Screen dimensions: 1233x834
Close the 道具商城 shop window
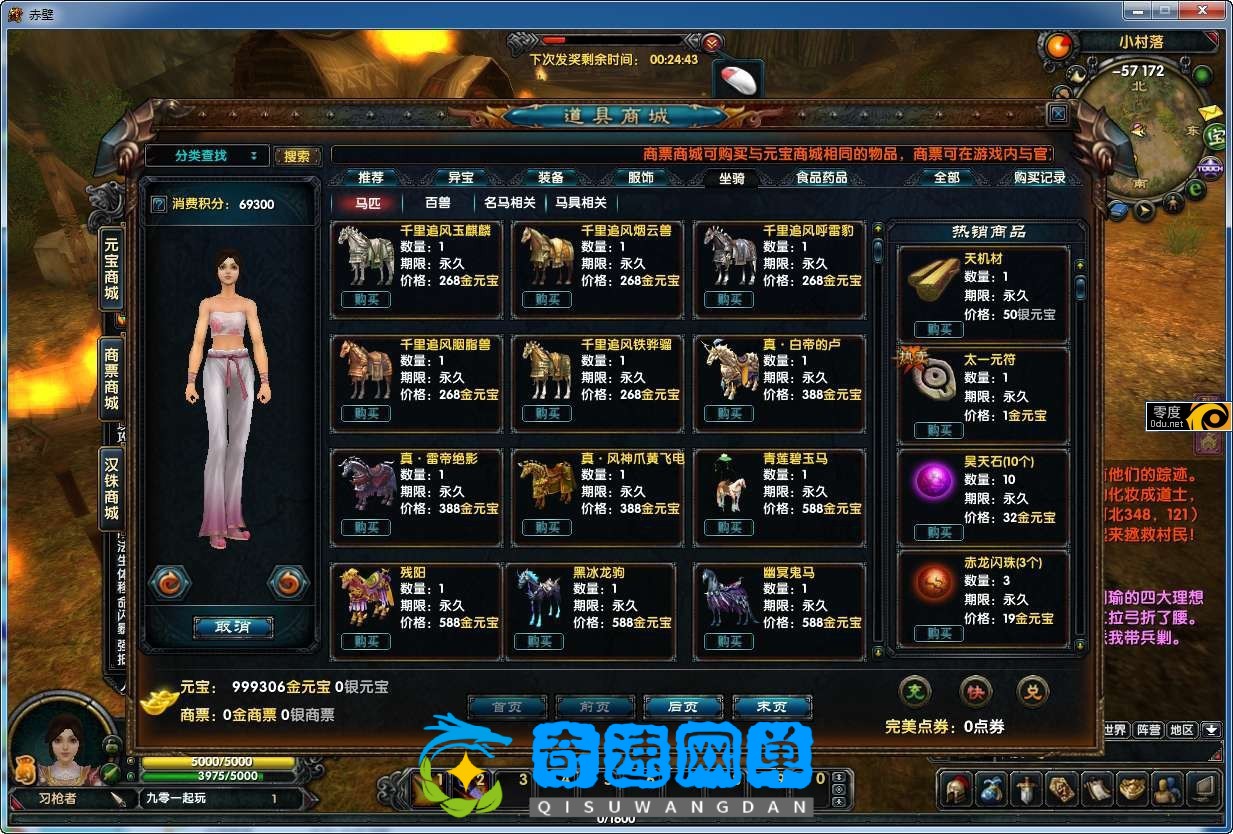(x=1058, y=114)
